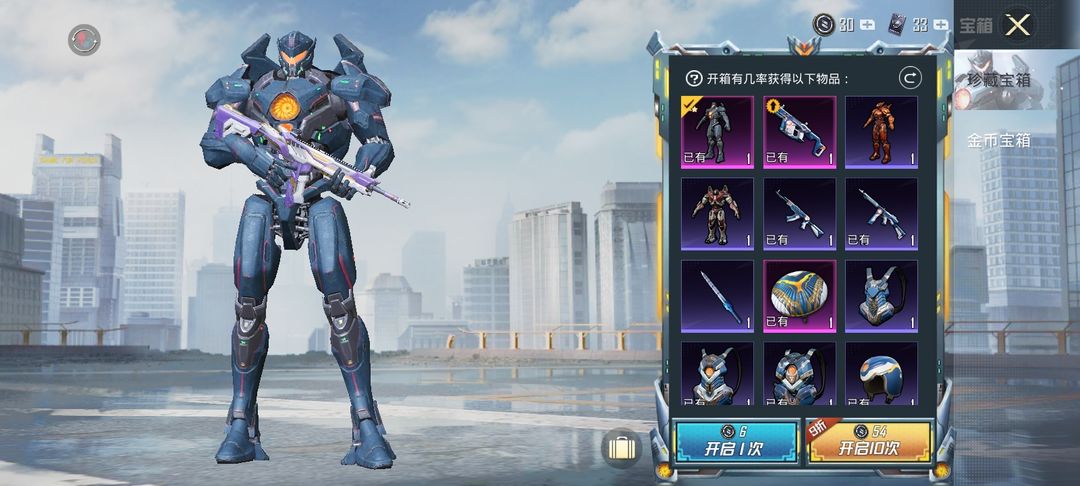1080x486 pixels.
Task: Click the refresh arrow above the reward list
Action: pos(910,78)
